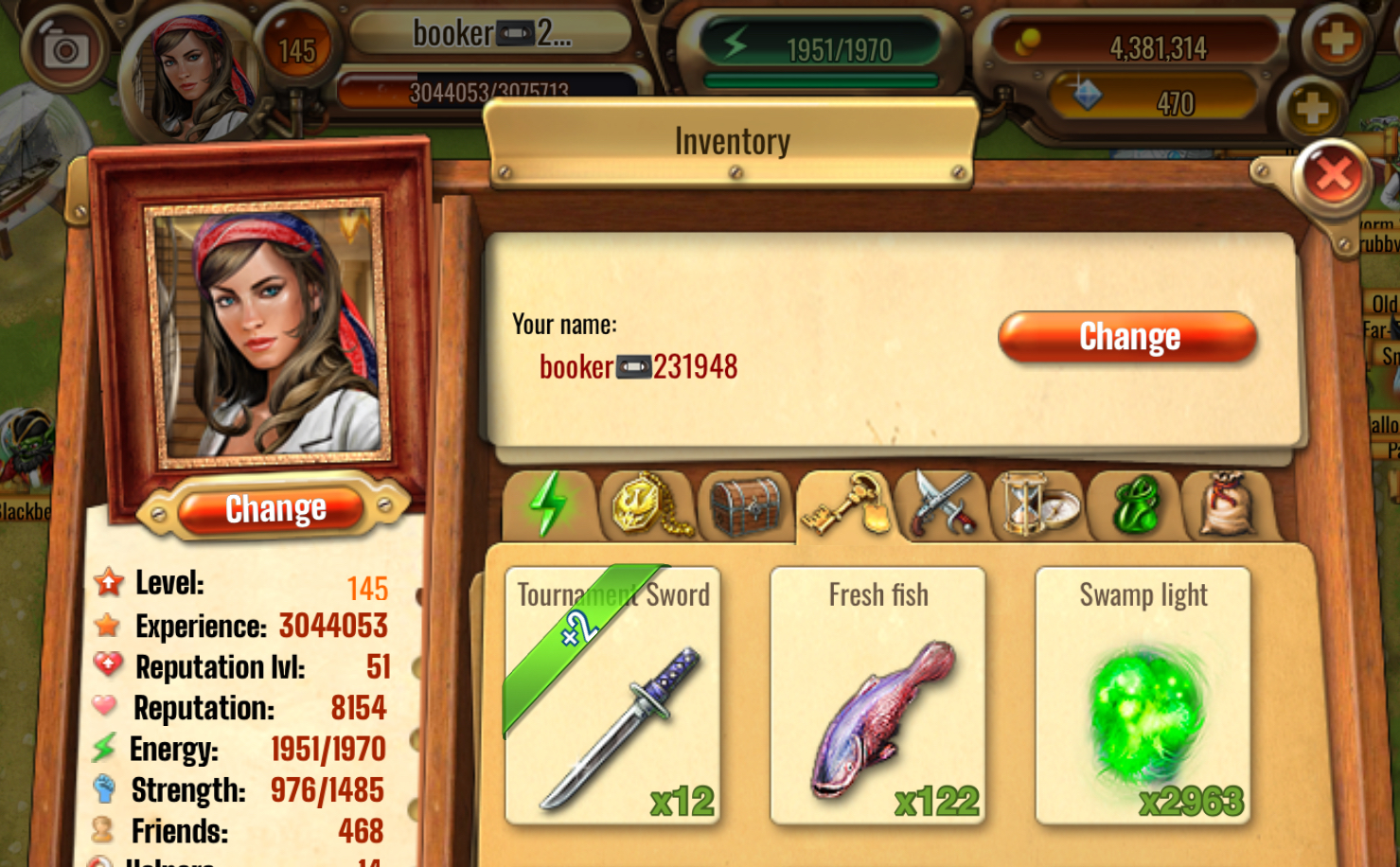This screenshot has width=1400, height=867.
Task: Show the green figurine tab
Action: pos(1136,505)
